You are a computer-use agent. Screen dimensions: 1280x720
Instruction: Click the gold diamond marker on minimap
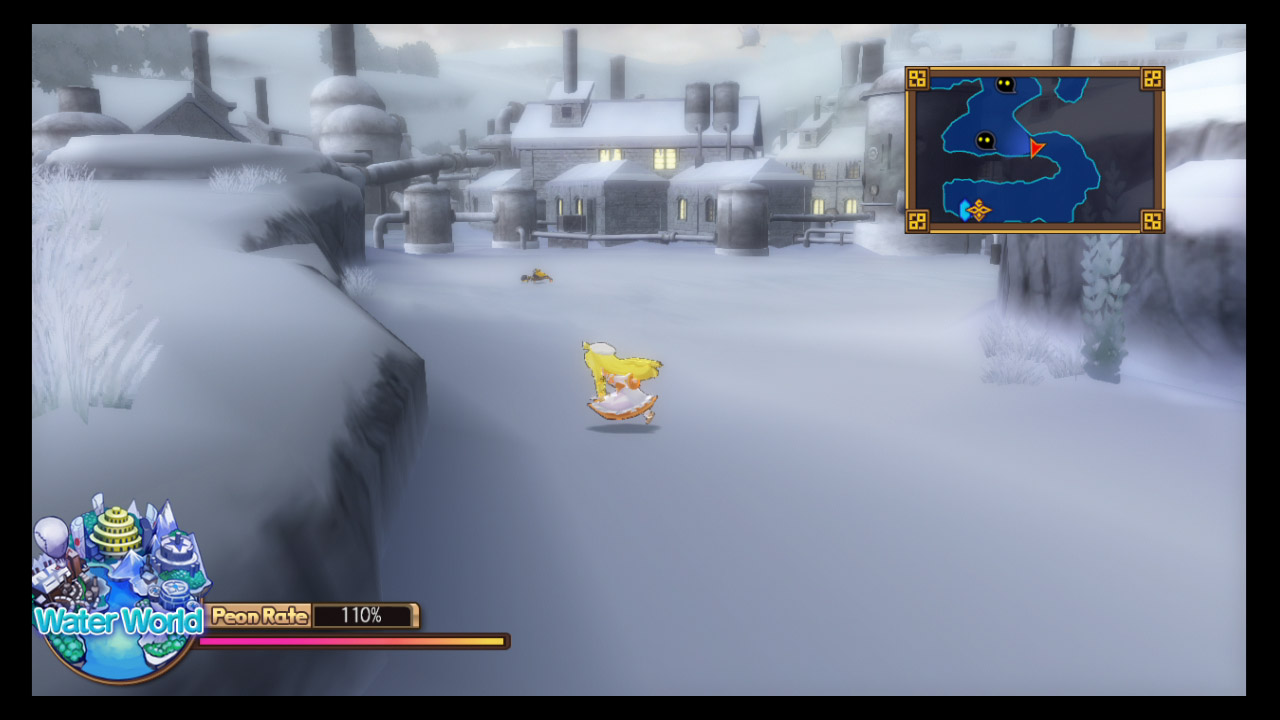pos(978,210)
